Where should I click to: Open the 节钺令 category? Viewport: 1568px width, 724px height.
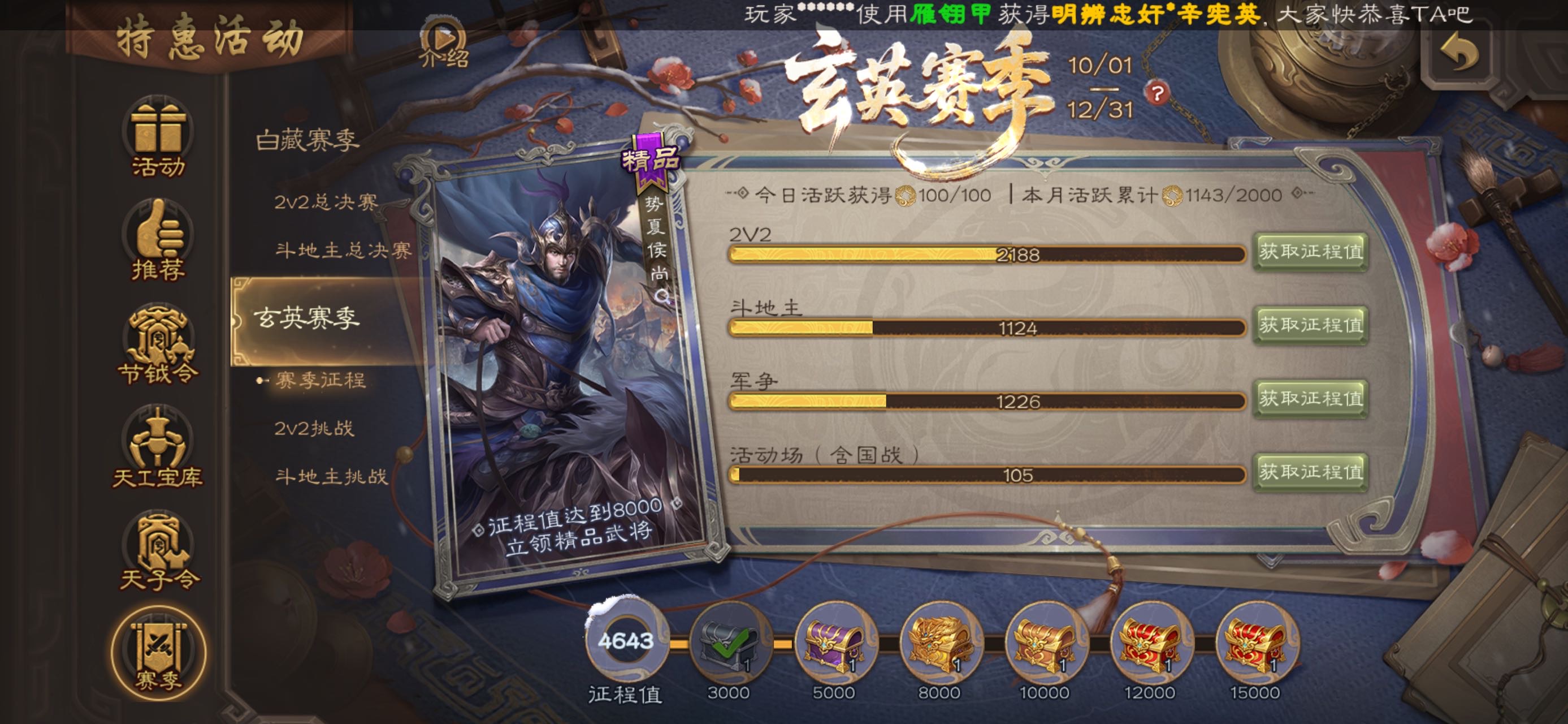[x=158, y=345]
